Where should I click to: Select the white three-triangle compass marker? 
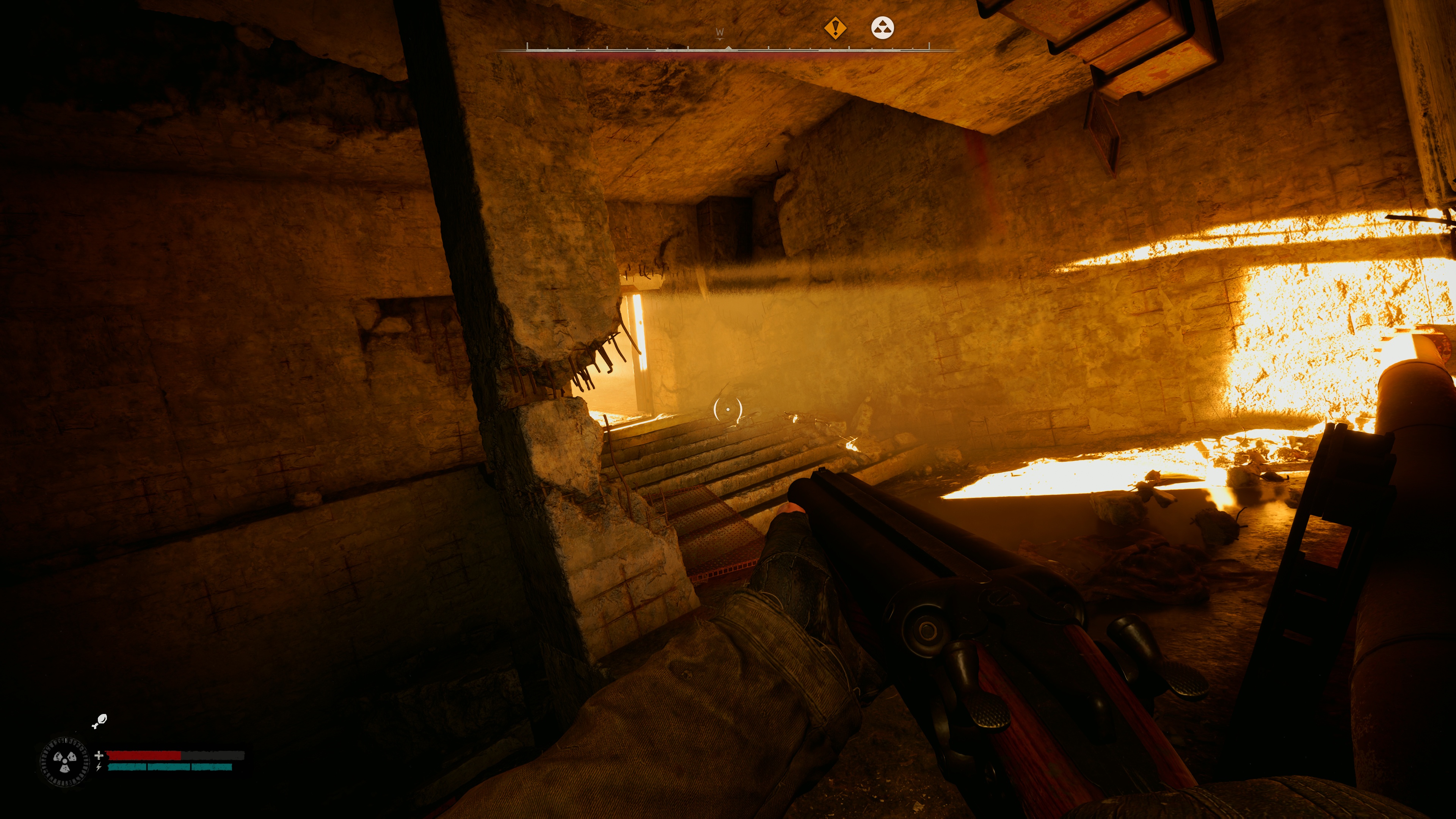click(882, 28)
